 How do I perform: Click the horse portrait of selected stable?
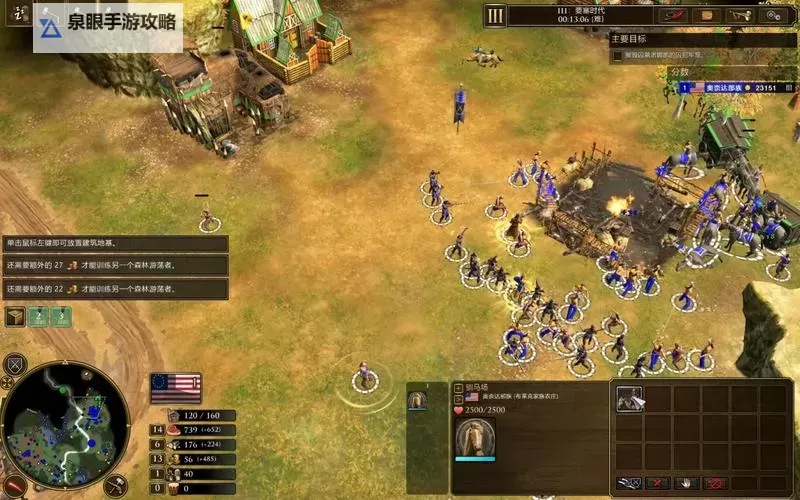coord(475,436)
